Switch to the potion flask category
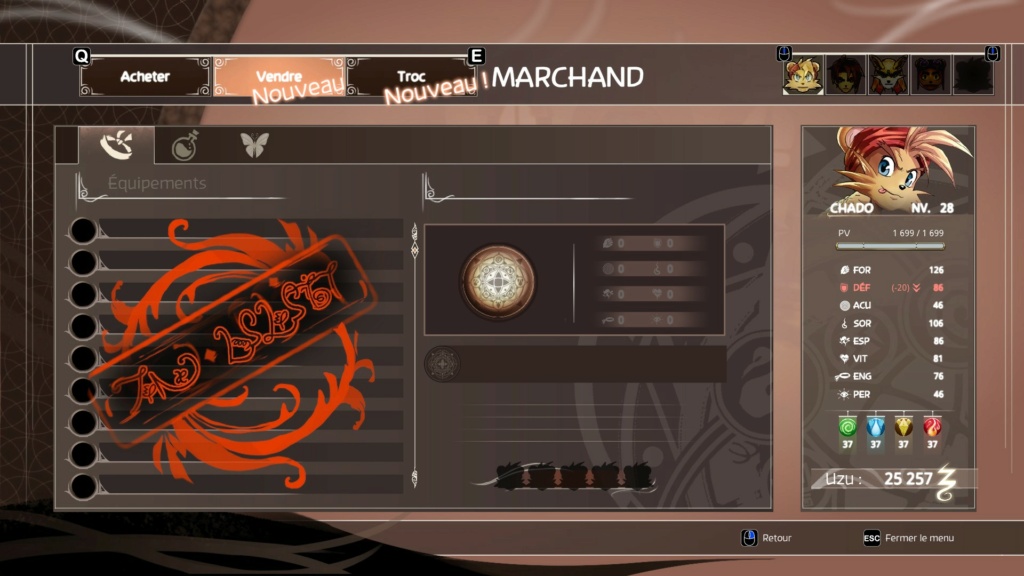Viewport: 1024px width, 576px height. coord(185,146)
